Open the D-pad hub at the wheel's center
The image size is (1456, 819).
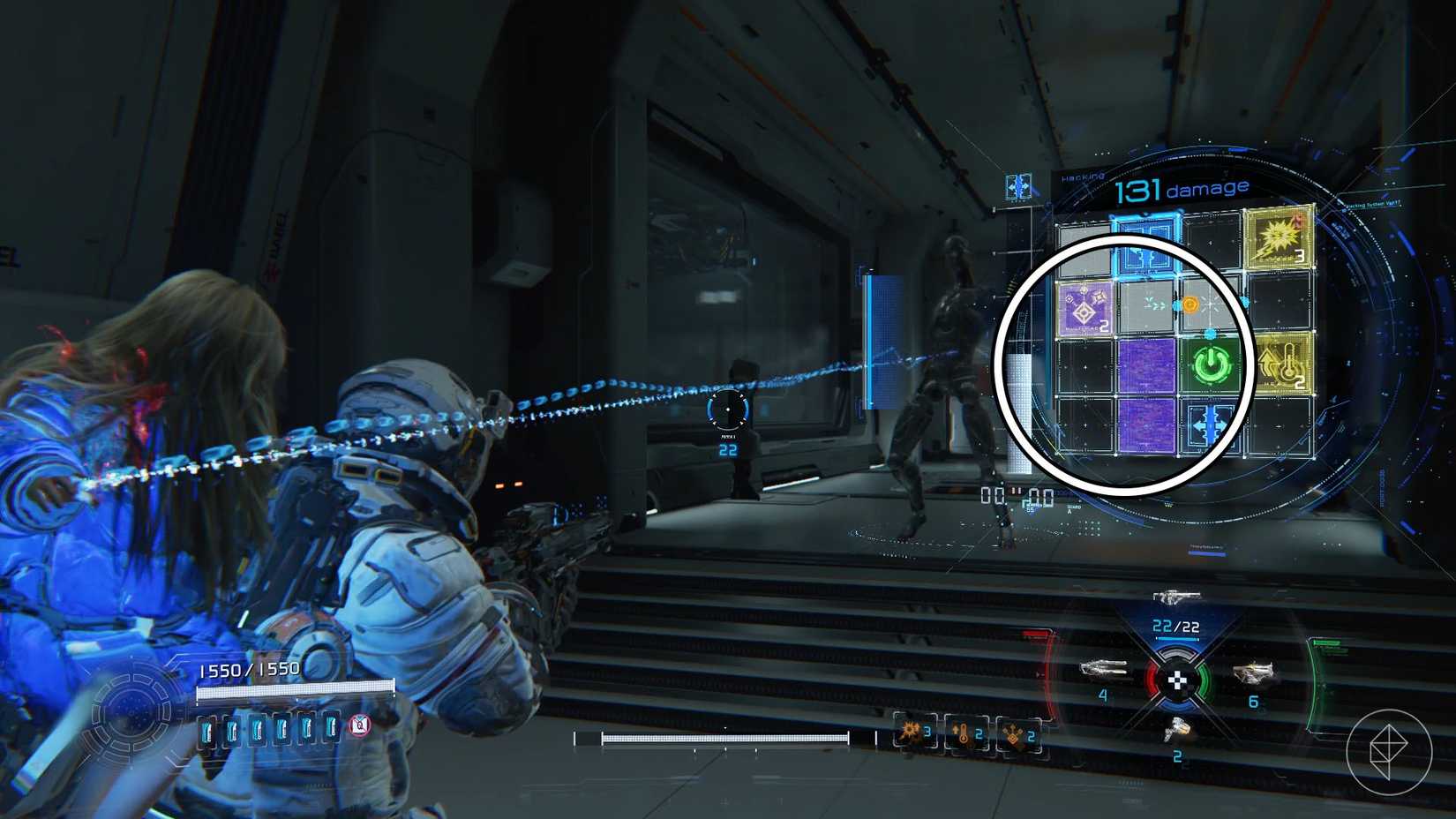point(1176,681)
